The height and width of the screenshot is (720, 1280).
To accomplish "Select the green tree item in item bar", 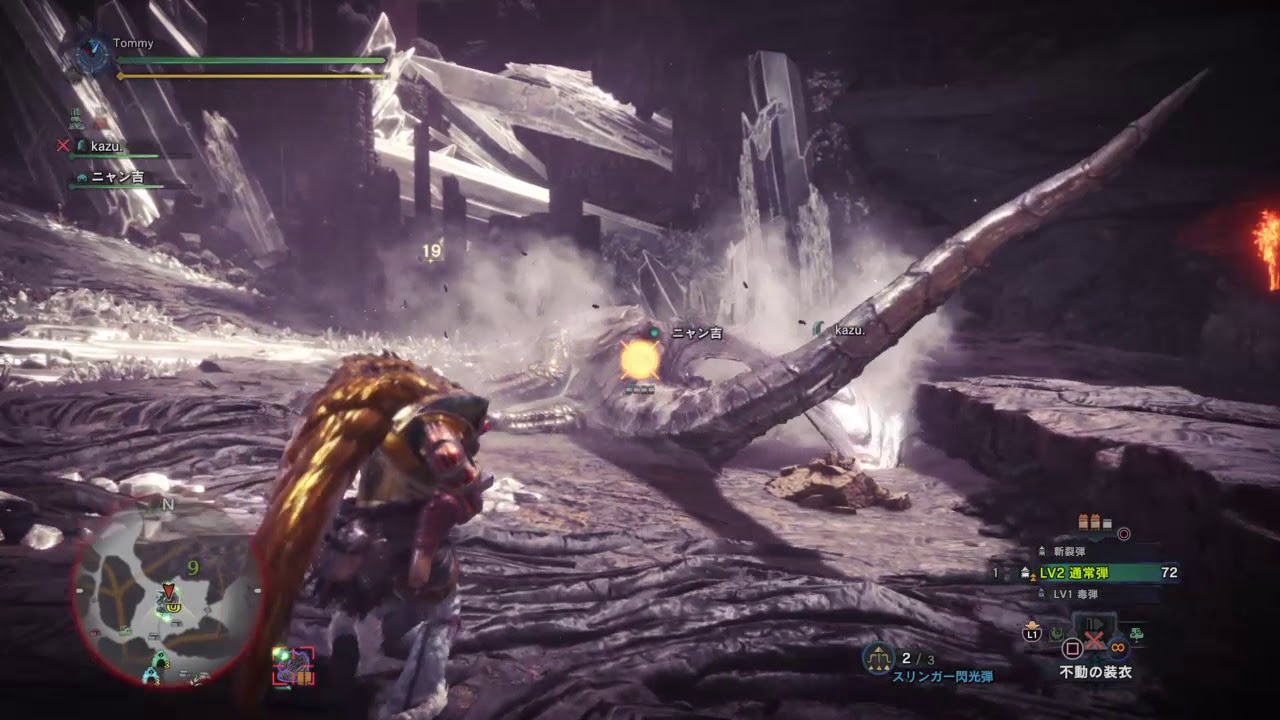I will point(1137,633).
